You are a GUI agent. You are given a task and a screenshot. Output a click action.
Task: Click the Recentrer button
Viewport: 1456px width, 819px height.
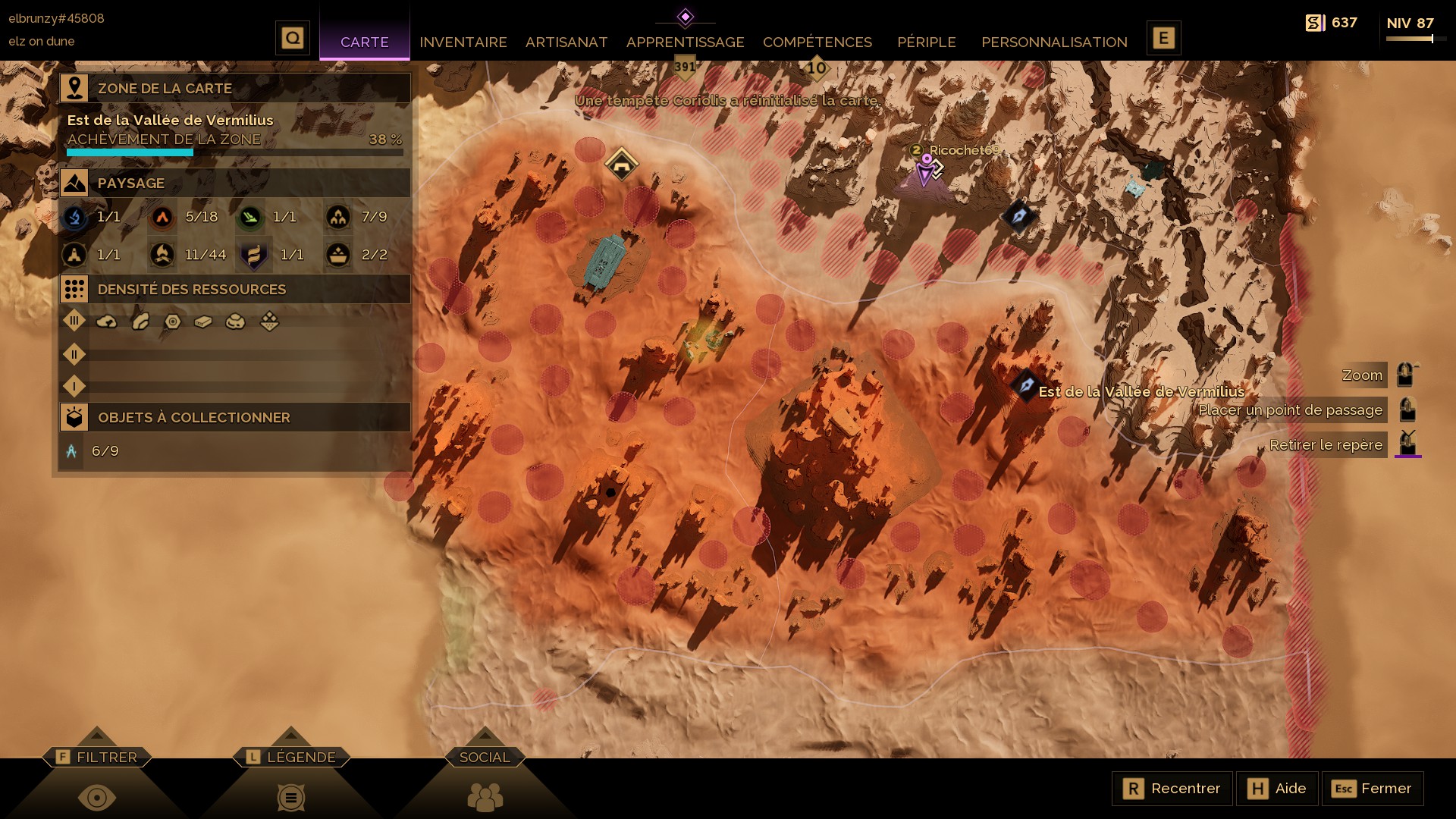tap(1172, 789)
